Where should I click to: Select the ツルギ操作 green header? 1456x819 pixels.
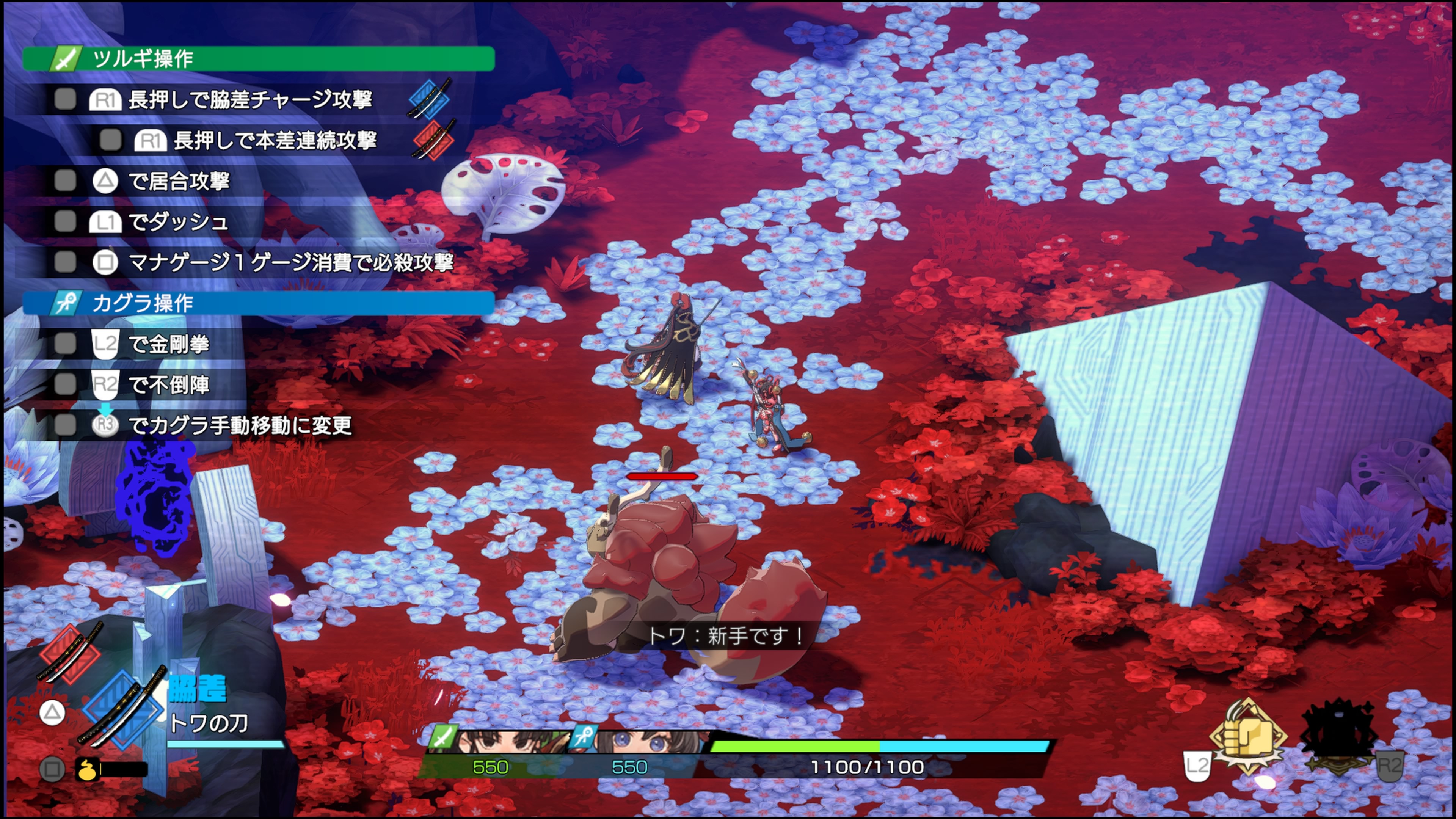click(x=258, y=59)
